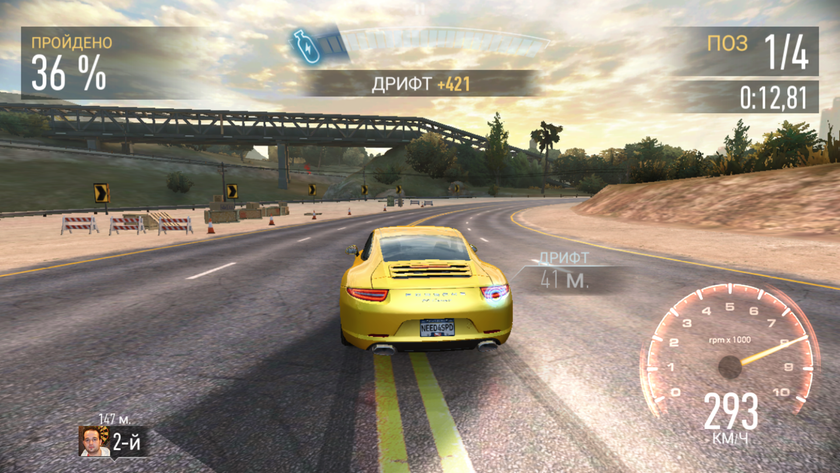This screenshot has height=473, width=840.
Task: Select the 2nd-place rival's avatar
Action: point(94,441)
